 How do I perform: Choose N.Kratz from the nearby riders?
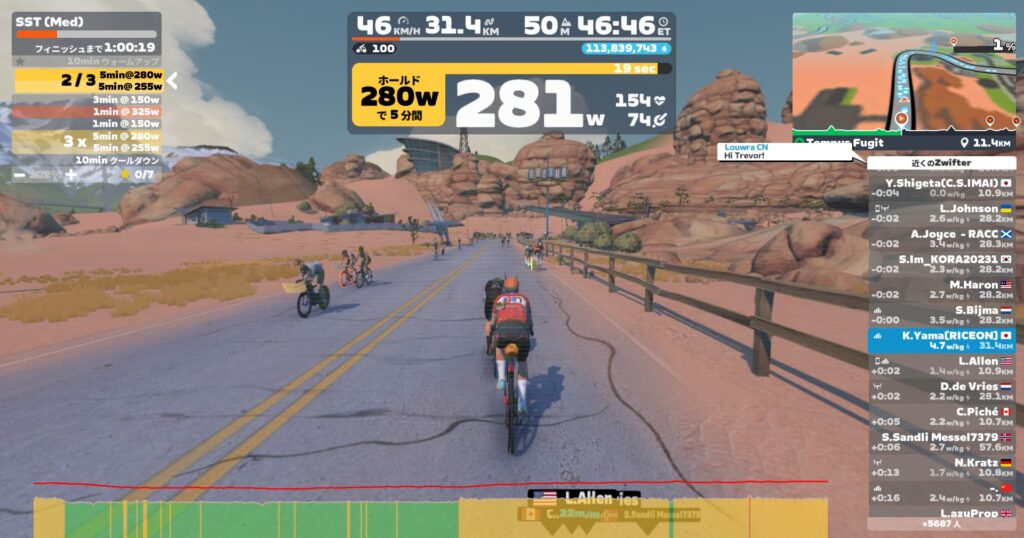point(941,467)
